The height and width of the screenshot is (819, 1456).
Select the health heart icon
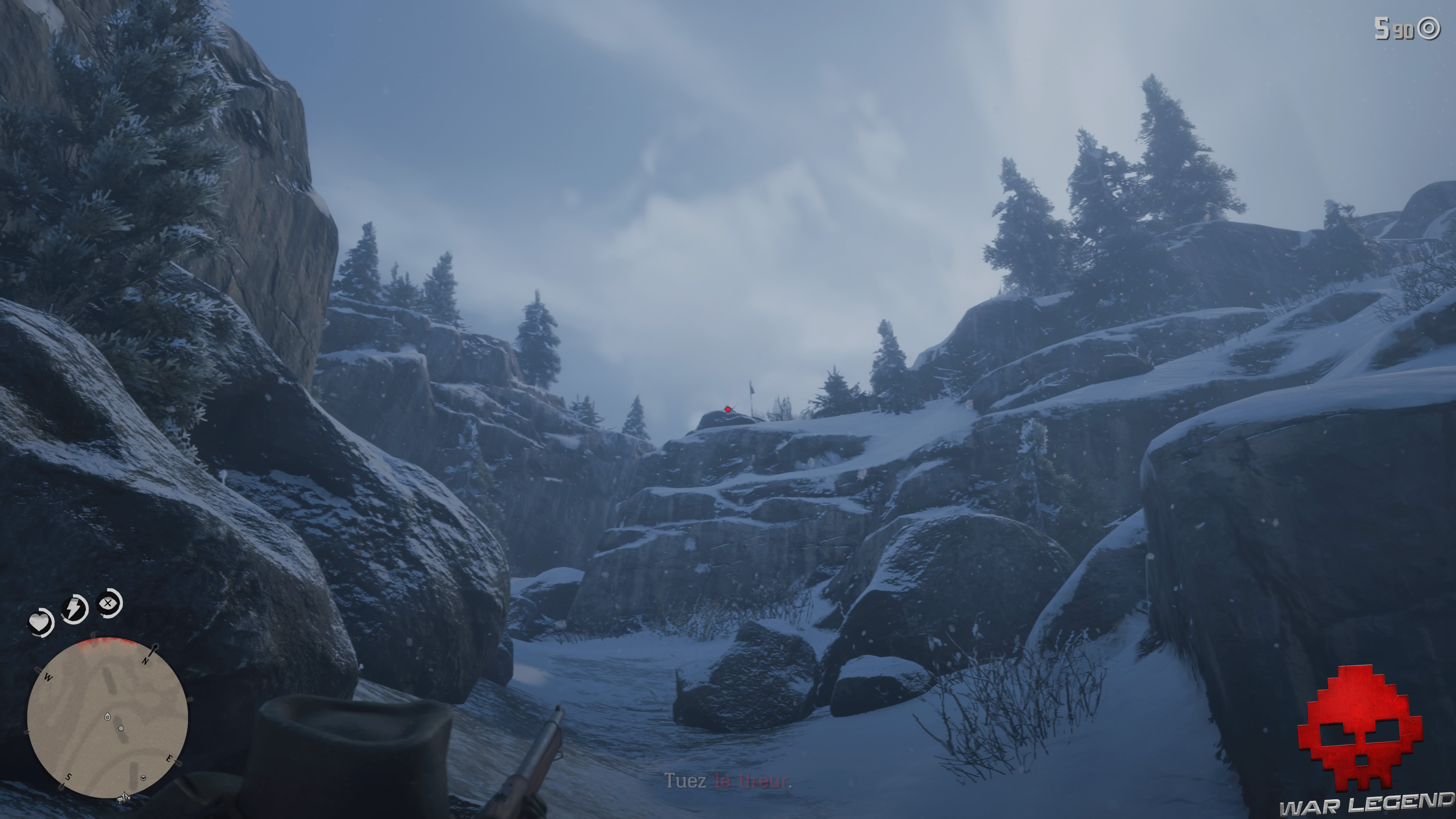(x=39, y=622)
